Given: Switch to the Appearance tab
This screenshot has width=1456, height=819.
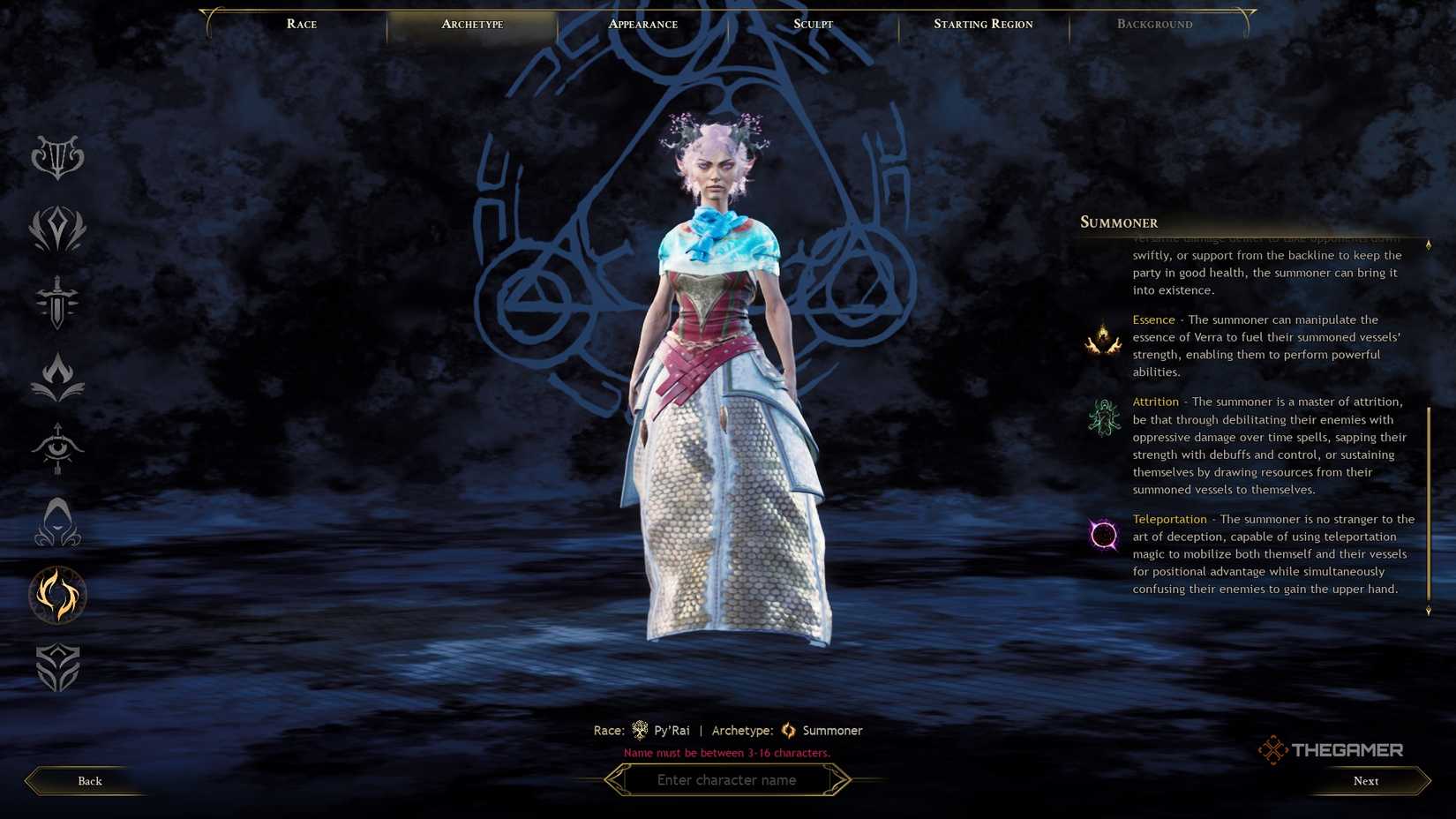Looking at the screenshot, I should click(x=642, y=24).
